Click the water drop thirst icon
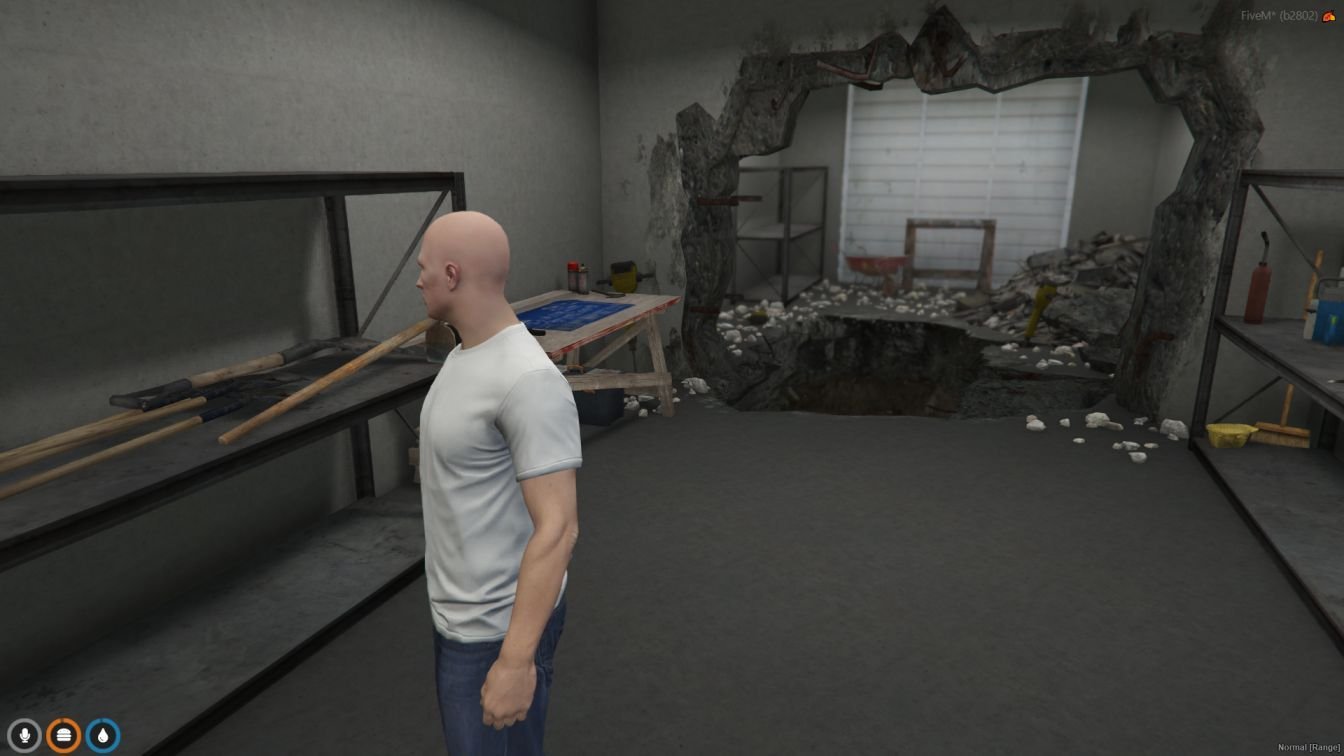Image resolution: width=1344 pixels, height=756 pixels. [x=102, y=736]
